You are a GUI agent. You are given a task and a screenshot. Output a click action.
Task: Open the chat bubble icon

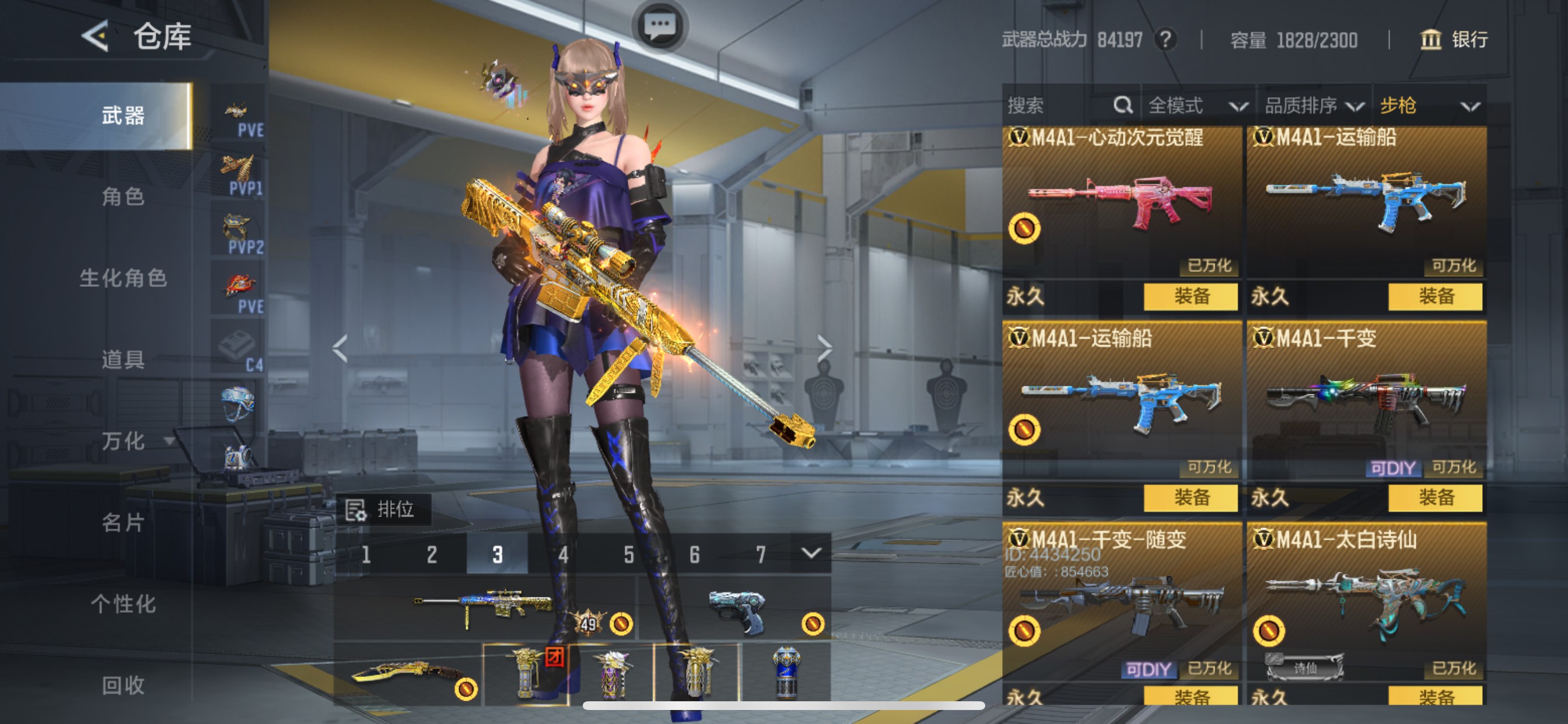point(660,27)
